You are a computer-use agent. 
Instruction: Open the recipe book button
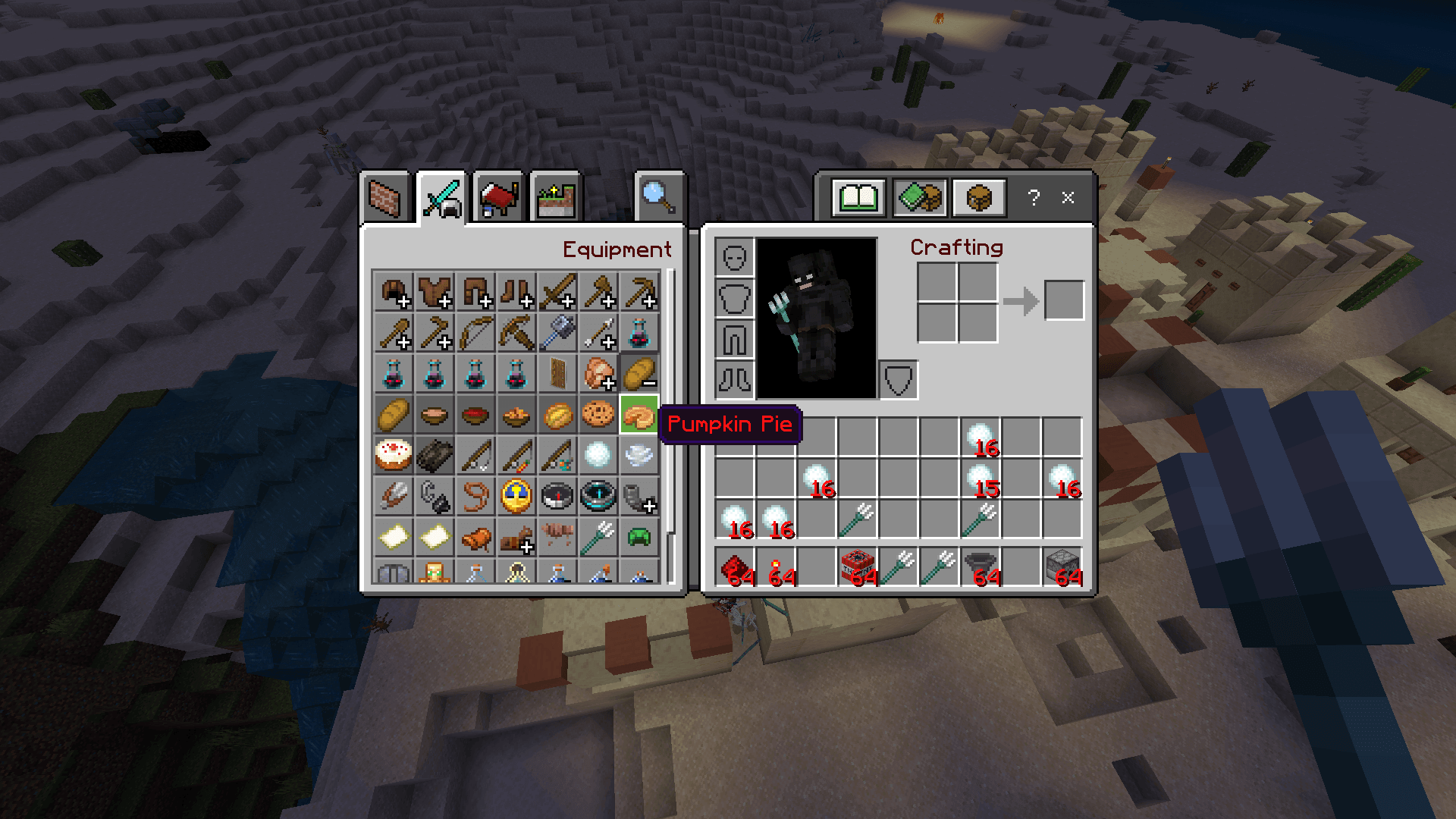tap(858, 198)
